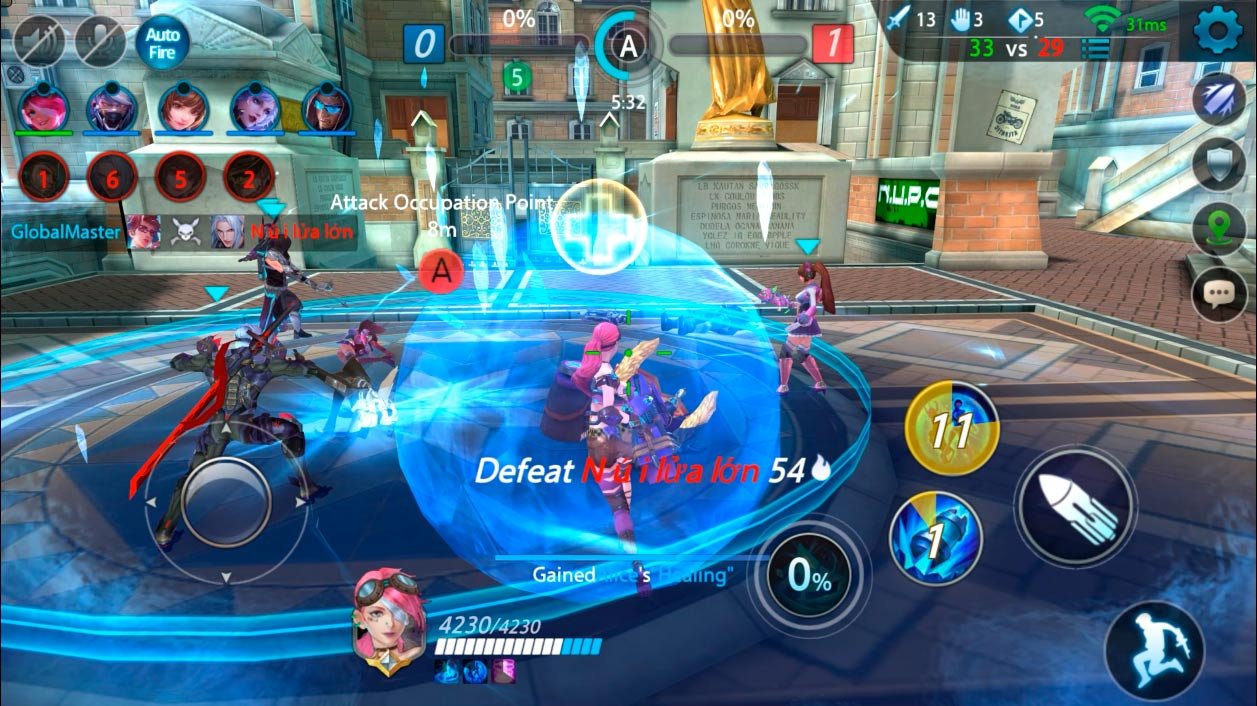Toggle the muted microphone icon

[x=100, y=43]
